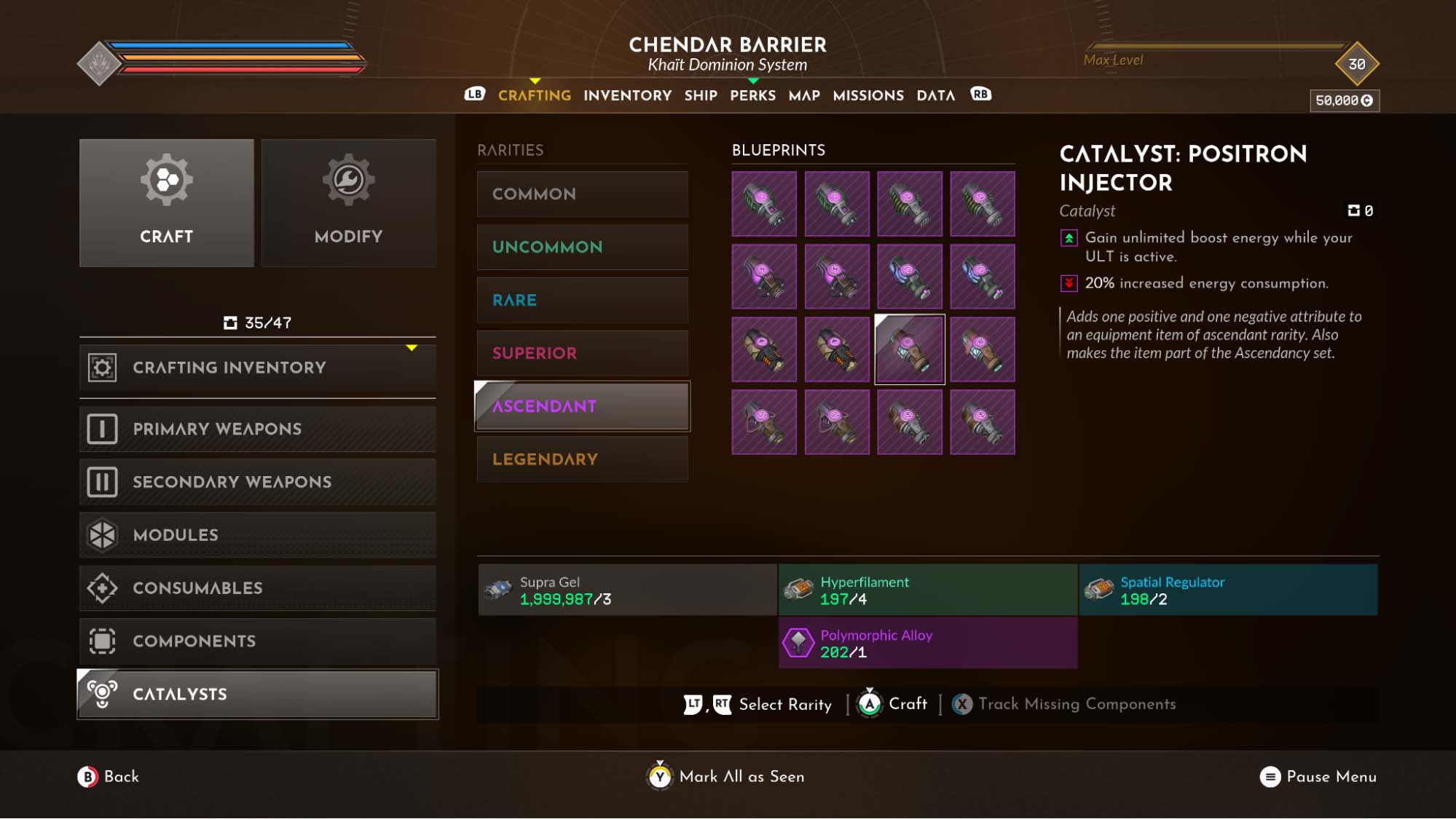
Task: Open the Ship tab
Action: 701,95
